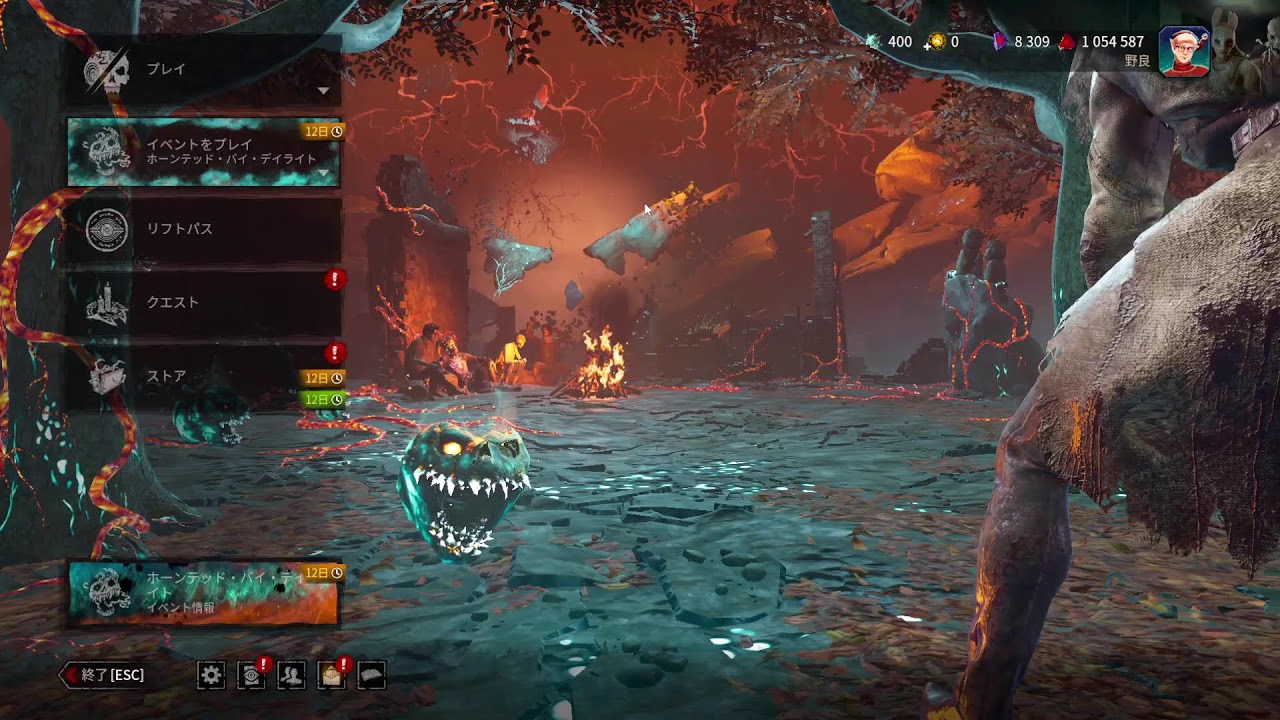Open the ストア (Store) menu
This screenshot has width=1280, height=720.
coord(204,376)
